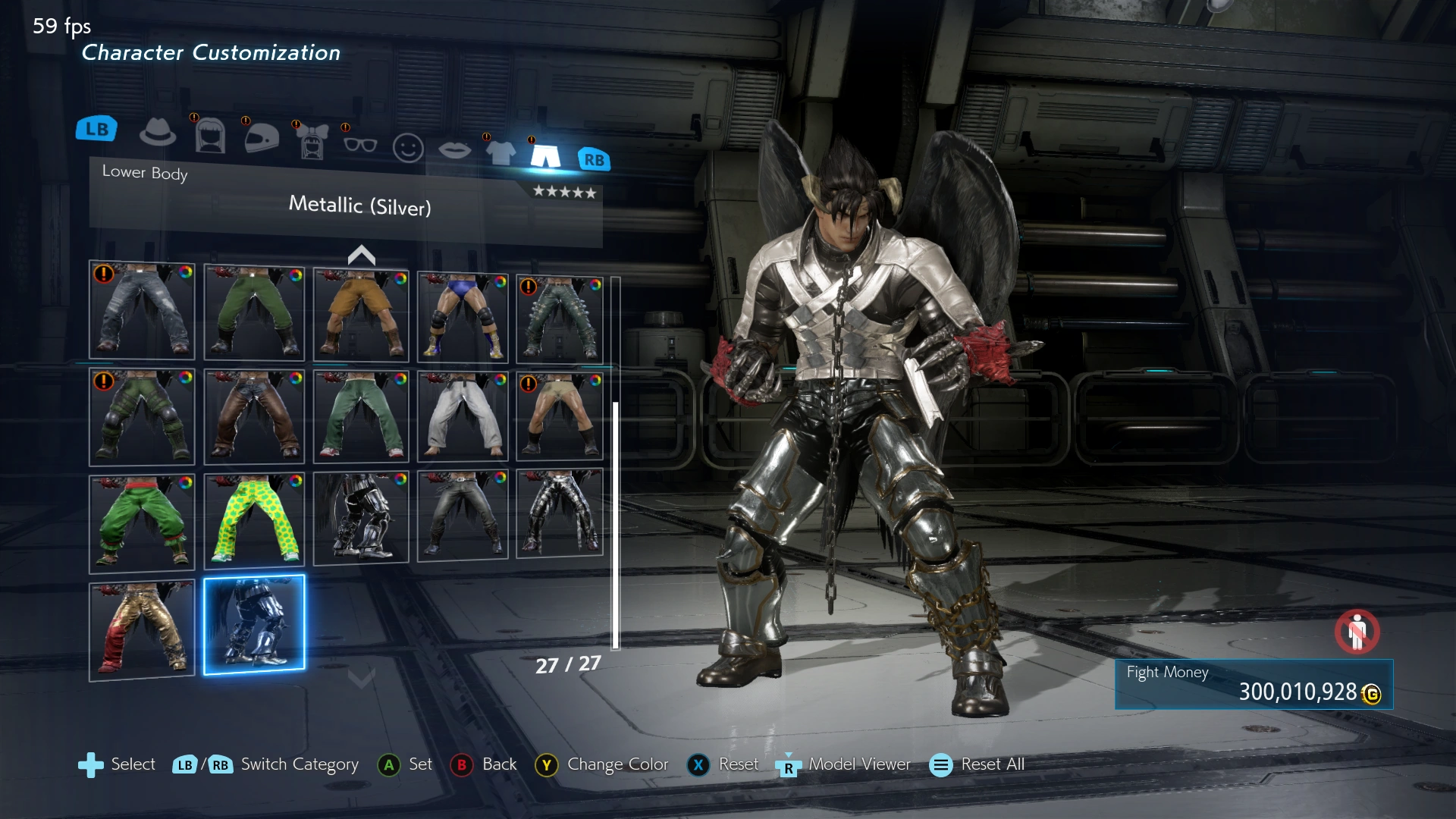
Task: Select the white karate pants thumbnail
Action: [x=462, y=417]
